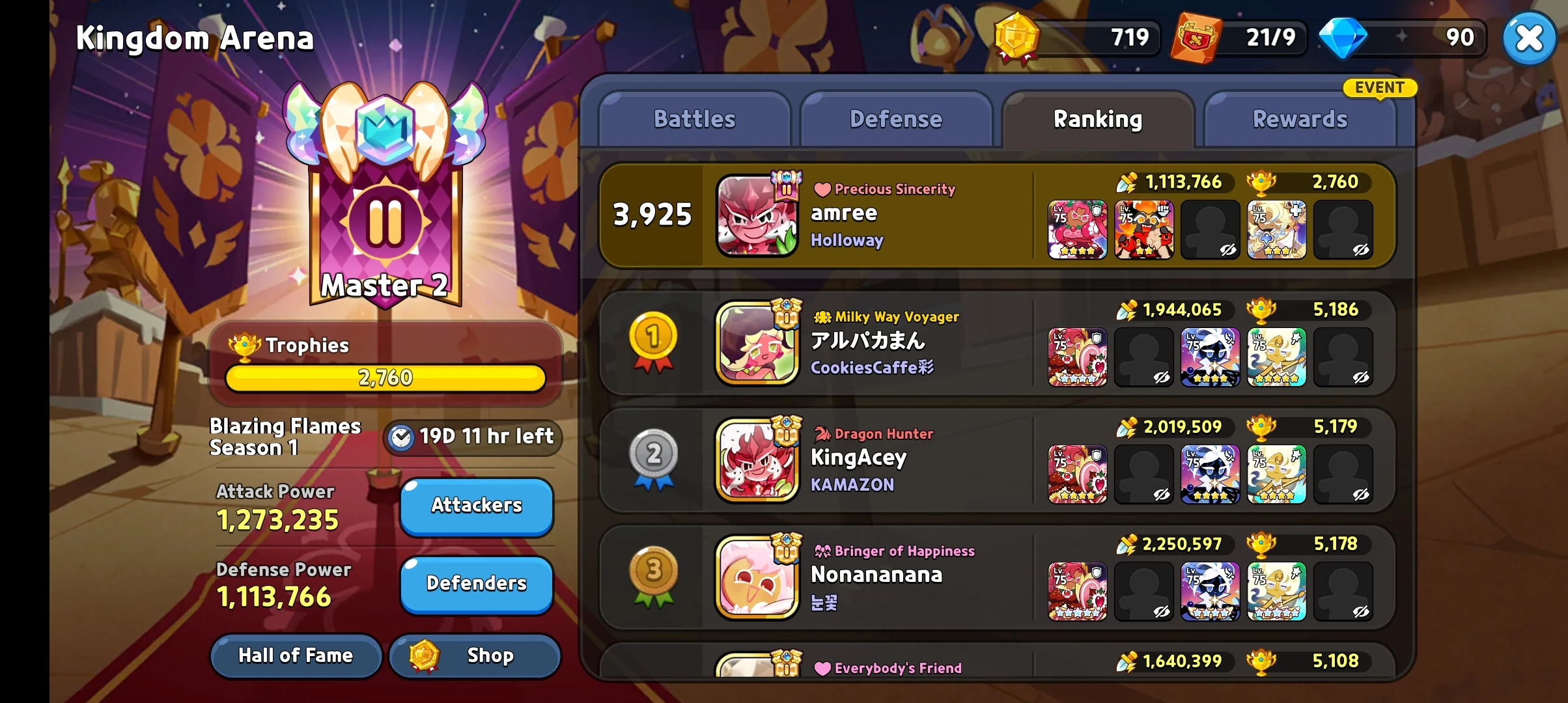The width and height of the screenshot is (1568, 703).
Task: Switch to the Rewards tab with EVENT badge
Action: pos(1301,118)
